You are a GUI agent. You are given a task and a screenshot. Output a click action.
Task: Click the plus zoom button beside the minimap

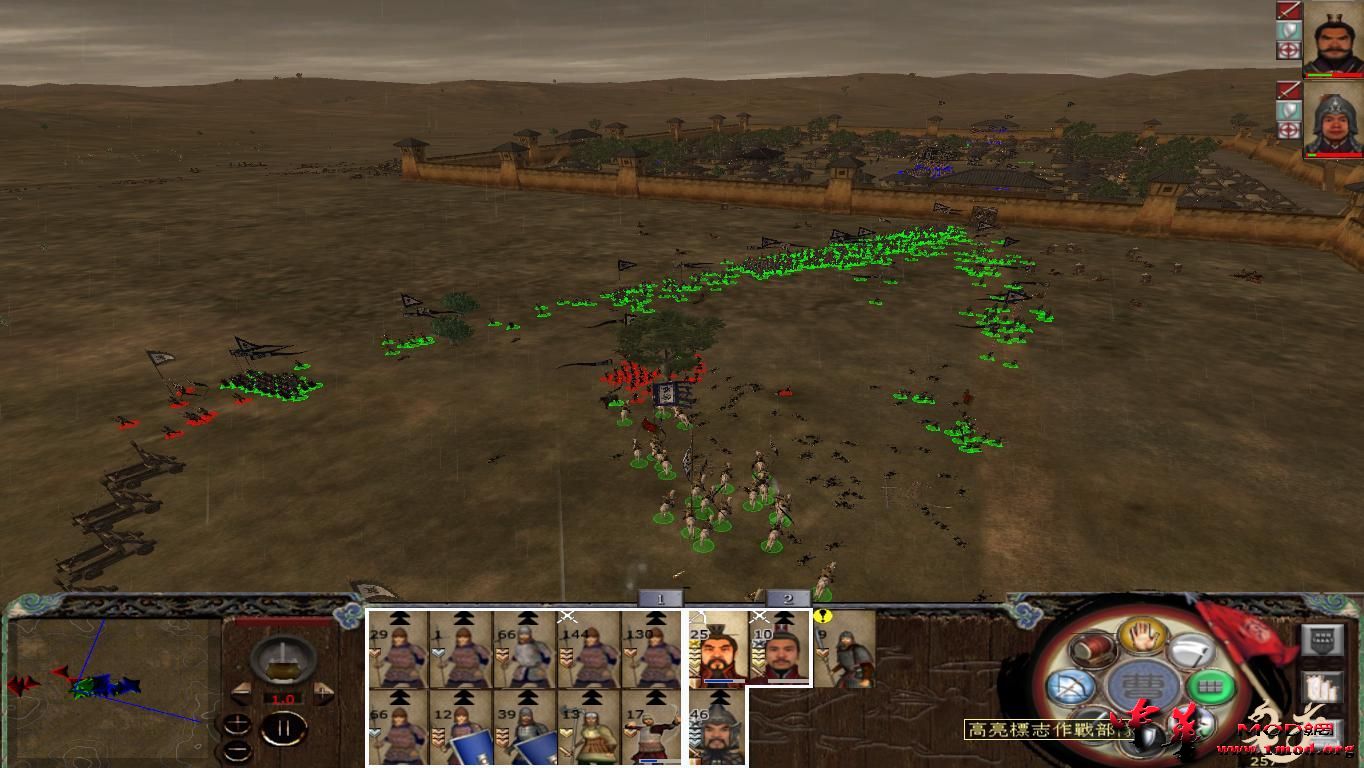pyautogui.click(x=237, y=722)
